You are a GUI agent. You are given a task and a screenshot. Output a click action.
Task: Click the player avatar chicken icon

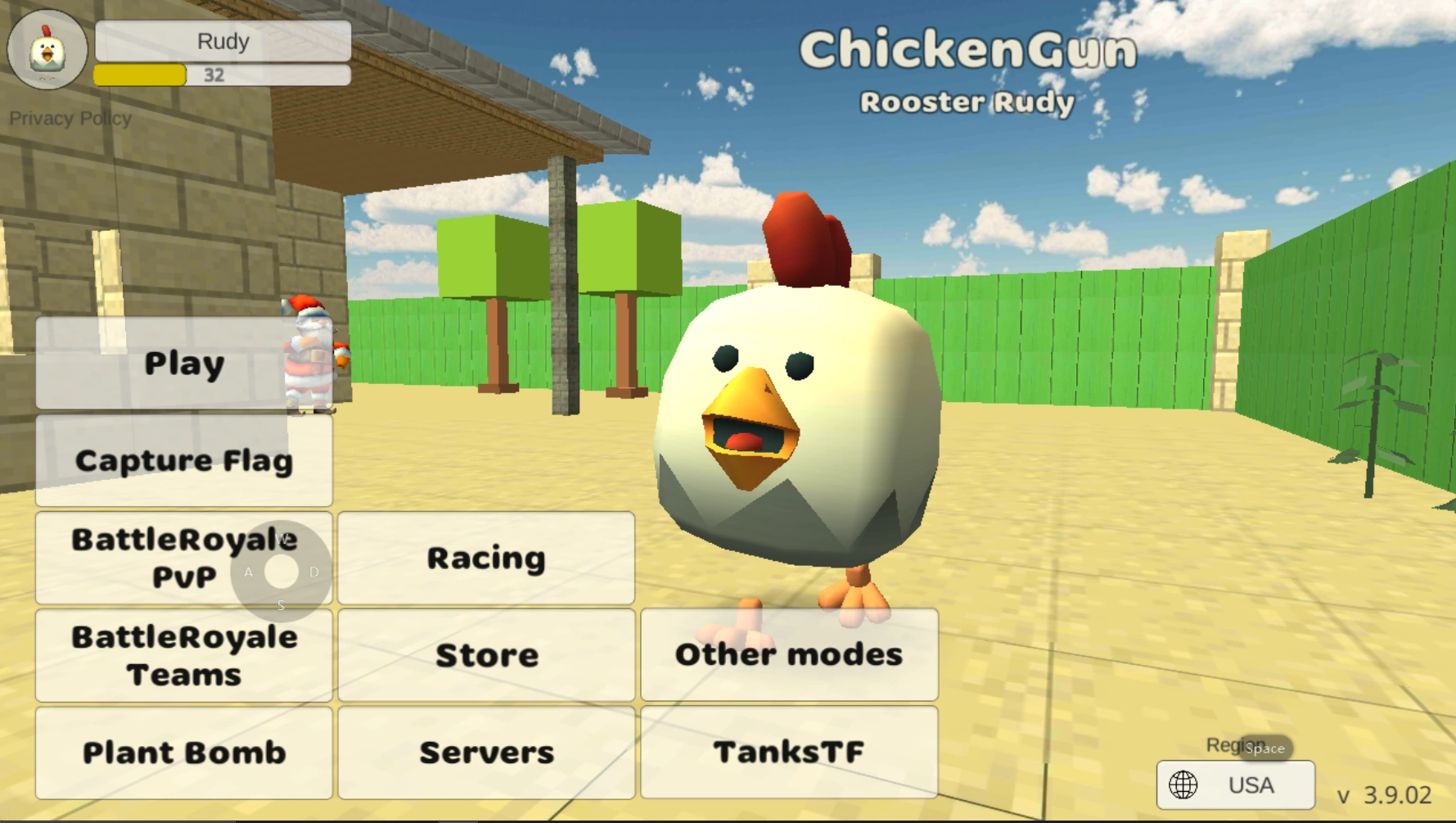pos(47,51)
